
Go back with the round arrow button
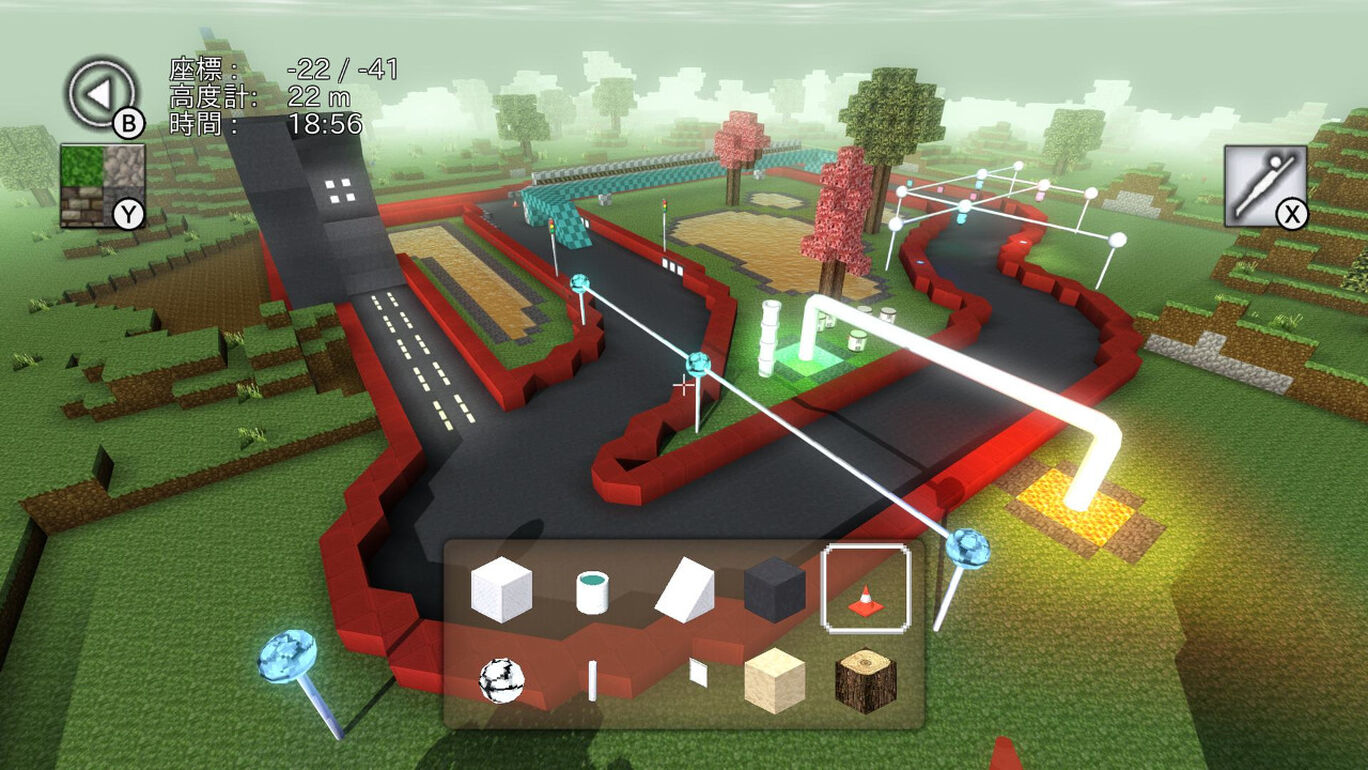point(101,94)
